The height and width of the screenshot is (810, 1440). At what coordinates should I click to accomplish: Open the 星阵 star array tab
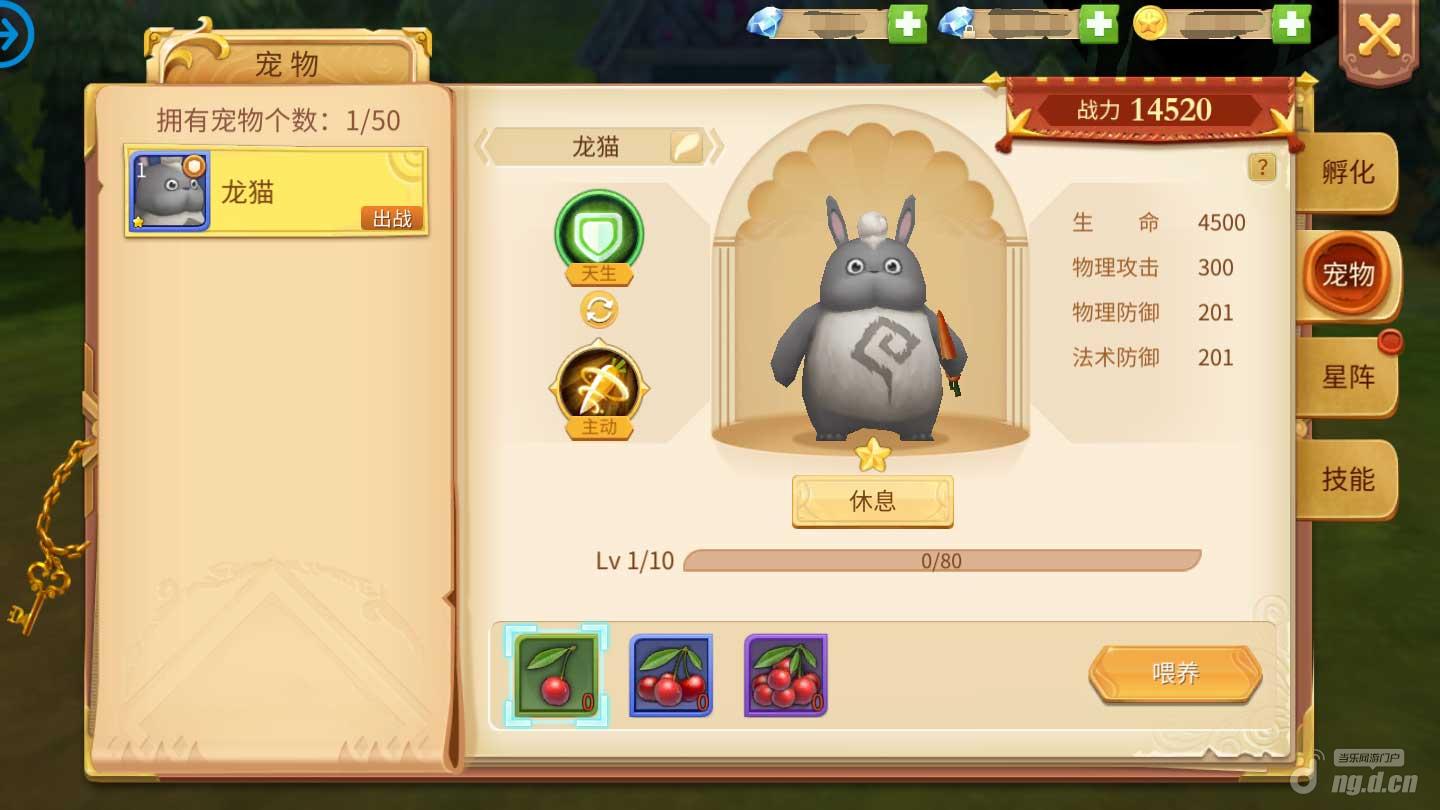click(x=1347, y=377)
